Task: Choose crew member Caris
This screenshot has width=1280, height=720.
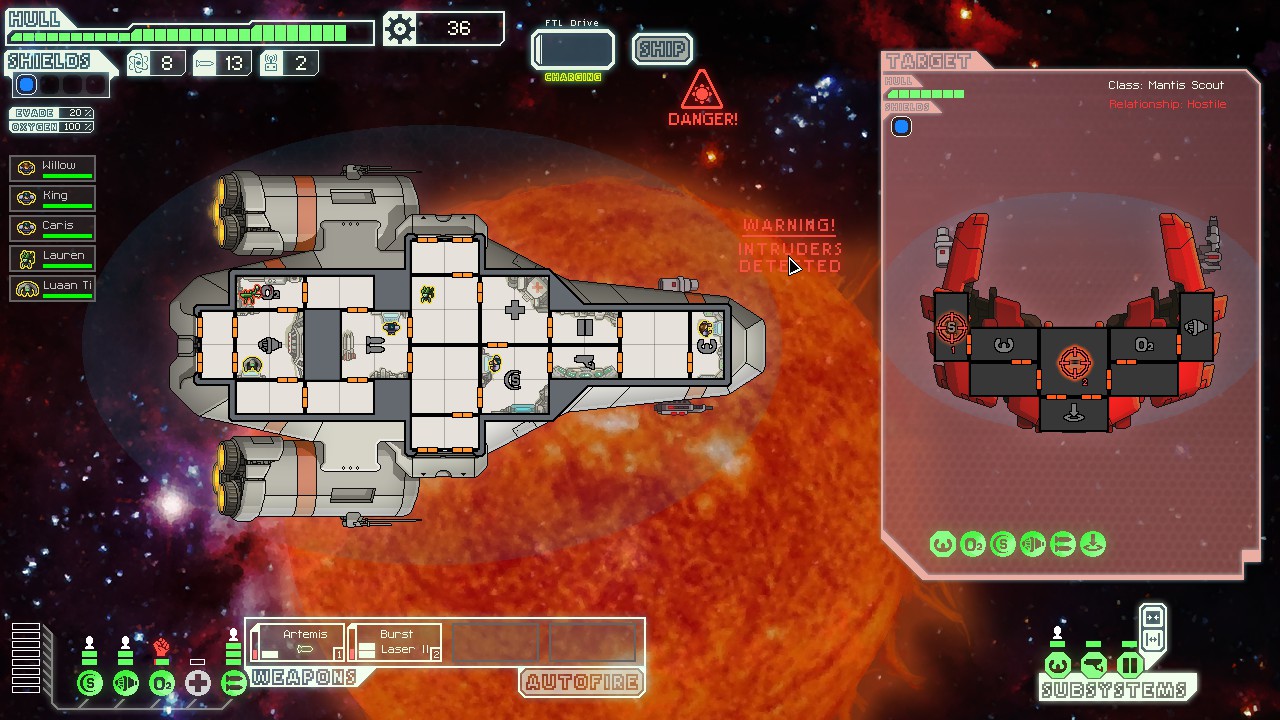Action: (52, 228)
